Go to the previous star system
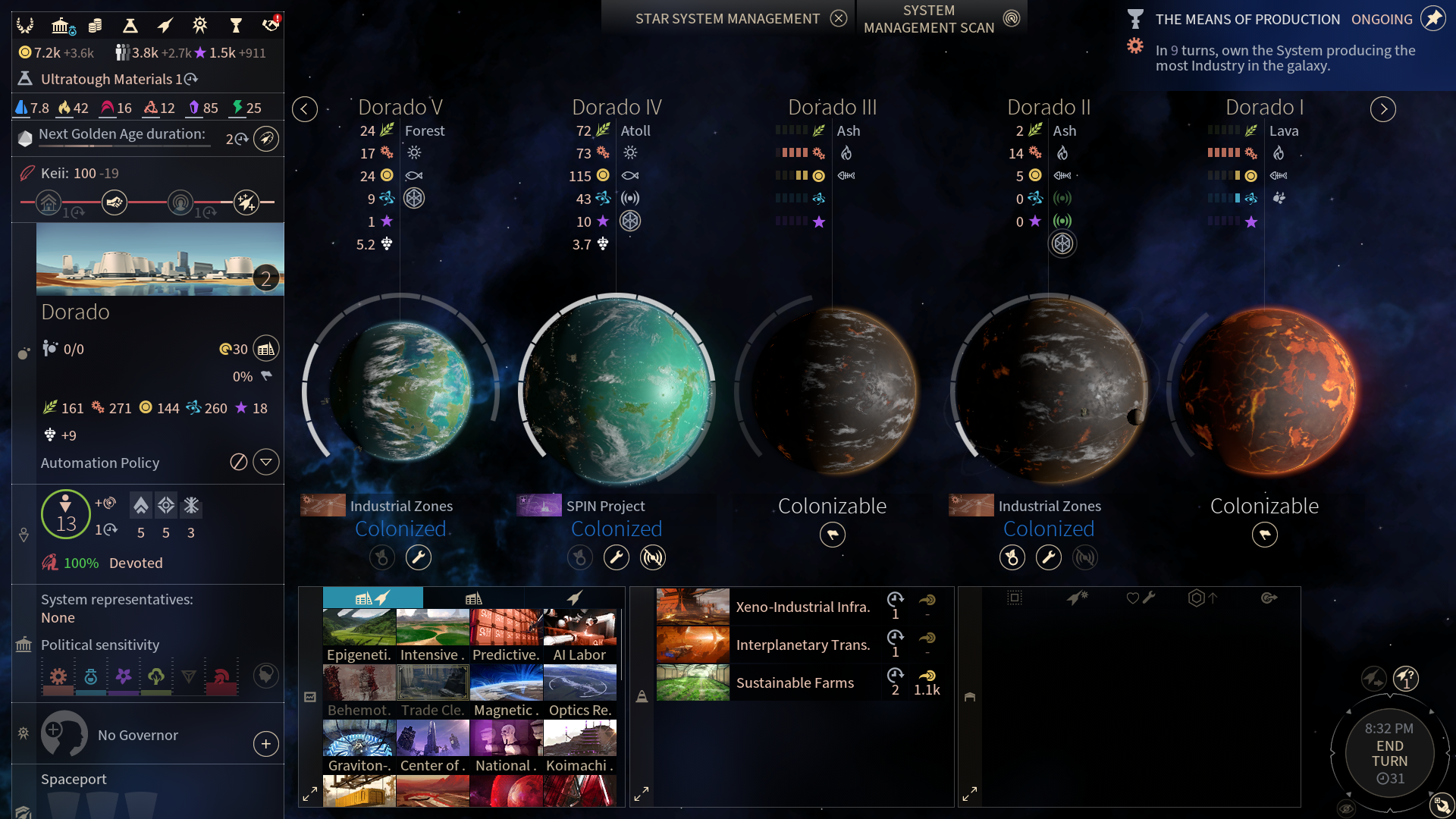 tap(305, 109)
